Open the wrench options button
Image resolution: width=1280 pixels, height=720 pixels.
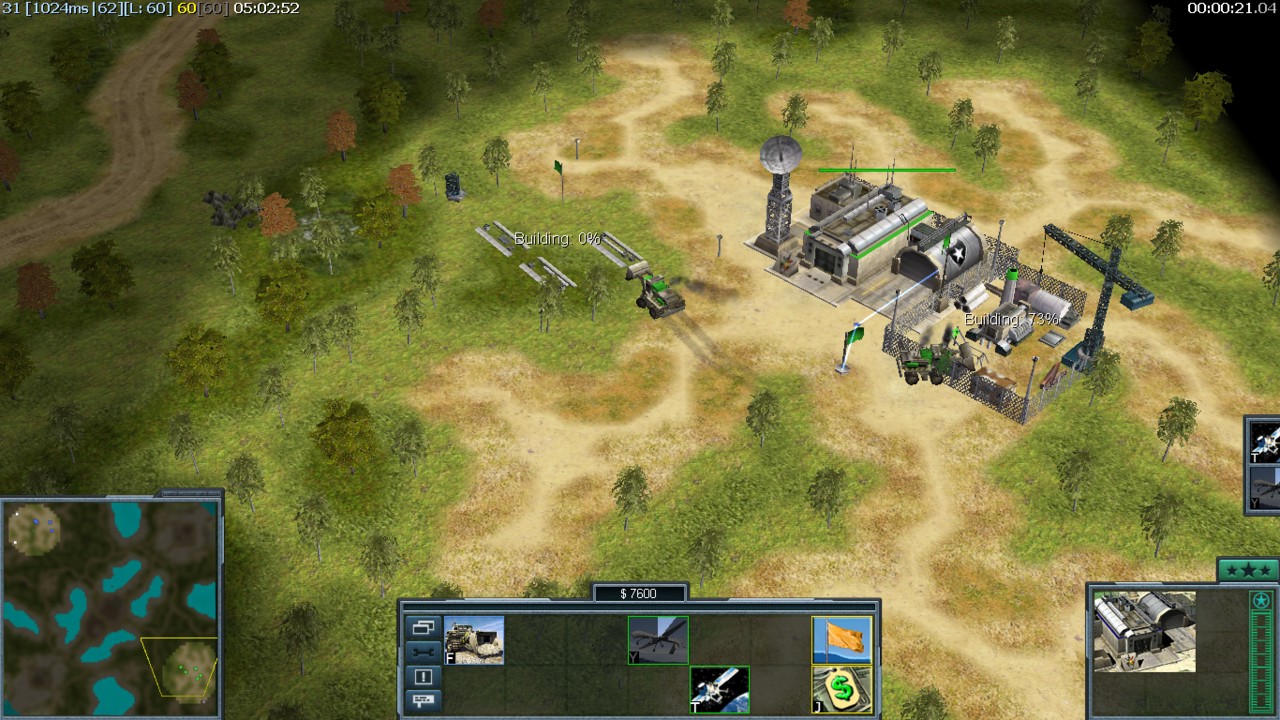click(x=423, y=652)
